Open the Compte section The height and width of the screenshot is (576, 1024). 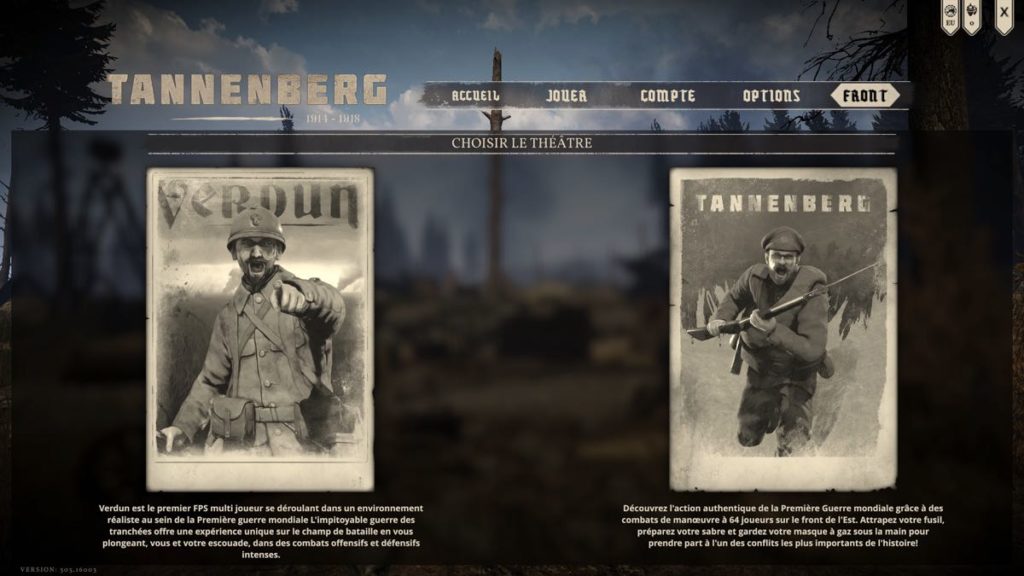point(668,96)
